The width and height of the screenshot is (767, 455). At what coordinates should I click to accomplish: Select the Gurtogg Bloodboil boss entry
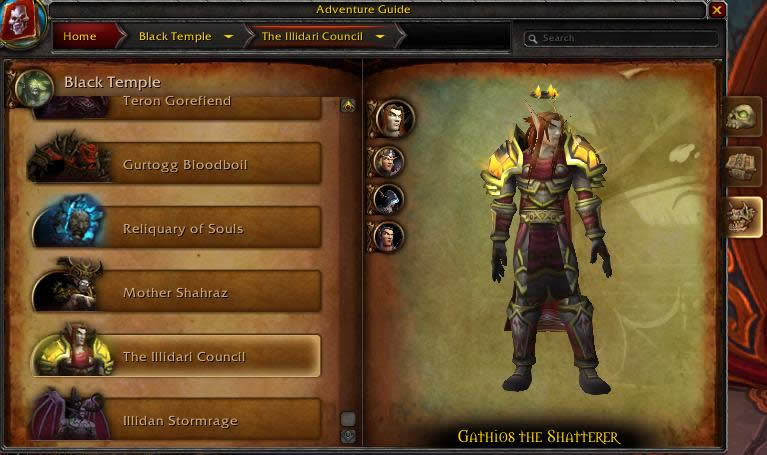[x=184, y=165]
